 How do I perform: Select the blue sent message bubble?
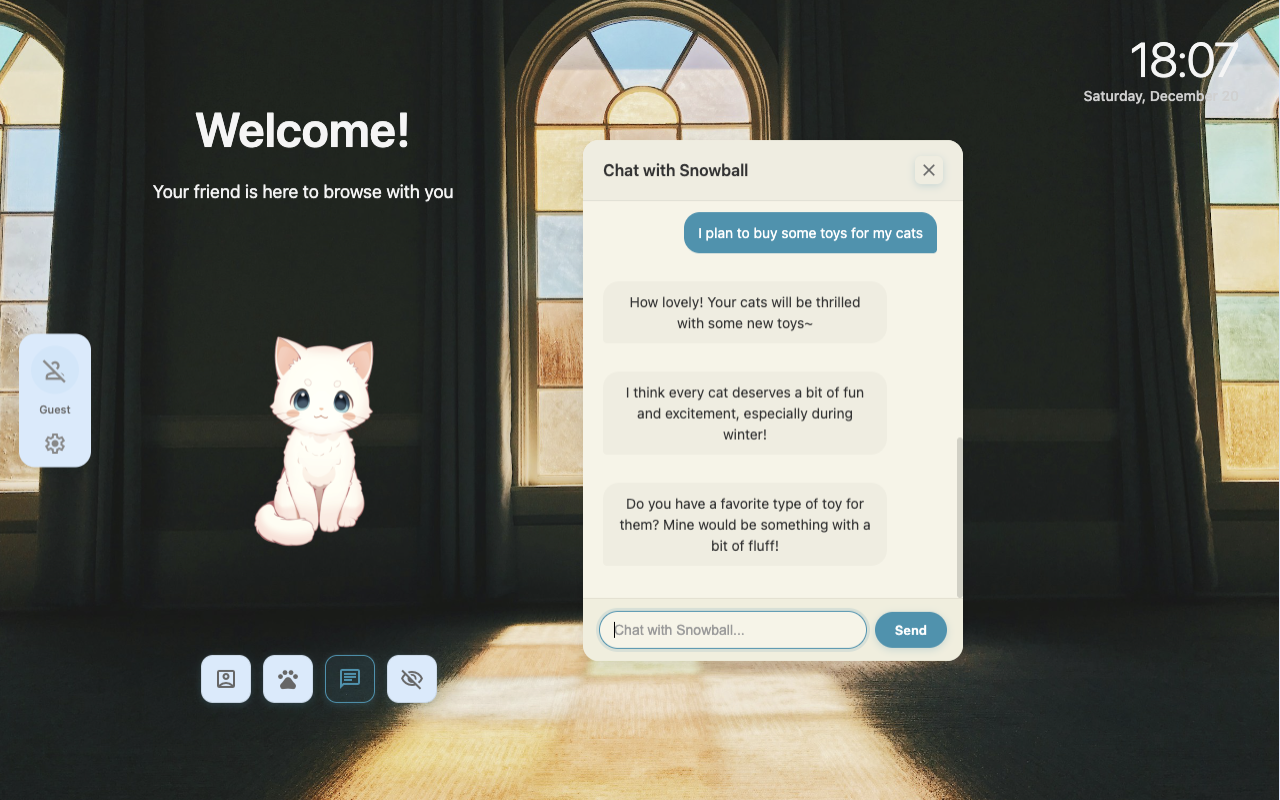tap(810, 232)
